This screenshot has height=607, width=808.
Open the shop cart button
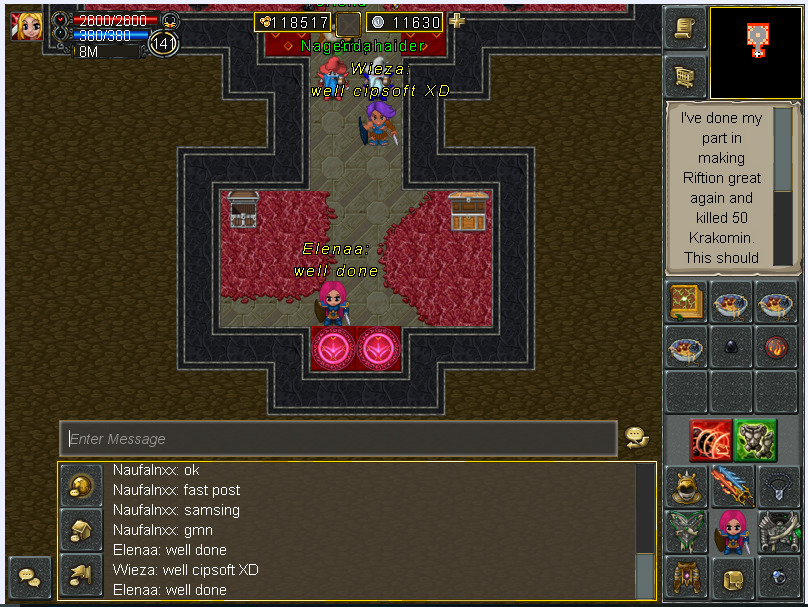(x=685, y=76)
